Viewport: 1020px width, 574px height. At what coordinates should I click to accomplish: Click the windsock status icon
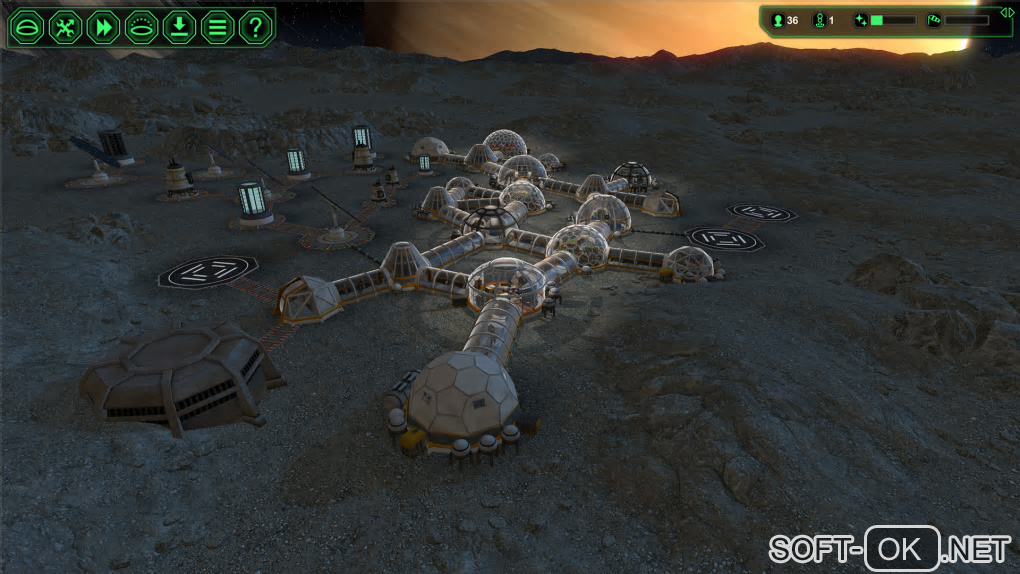(934, 20)
